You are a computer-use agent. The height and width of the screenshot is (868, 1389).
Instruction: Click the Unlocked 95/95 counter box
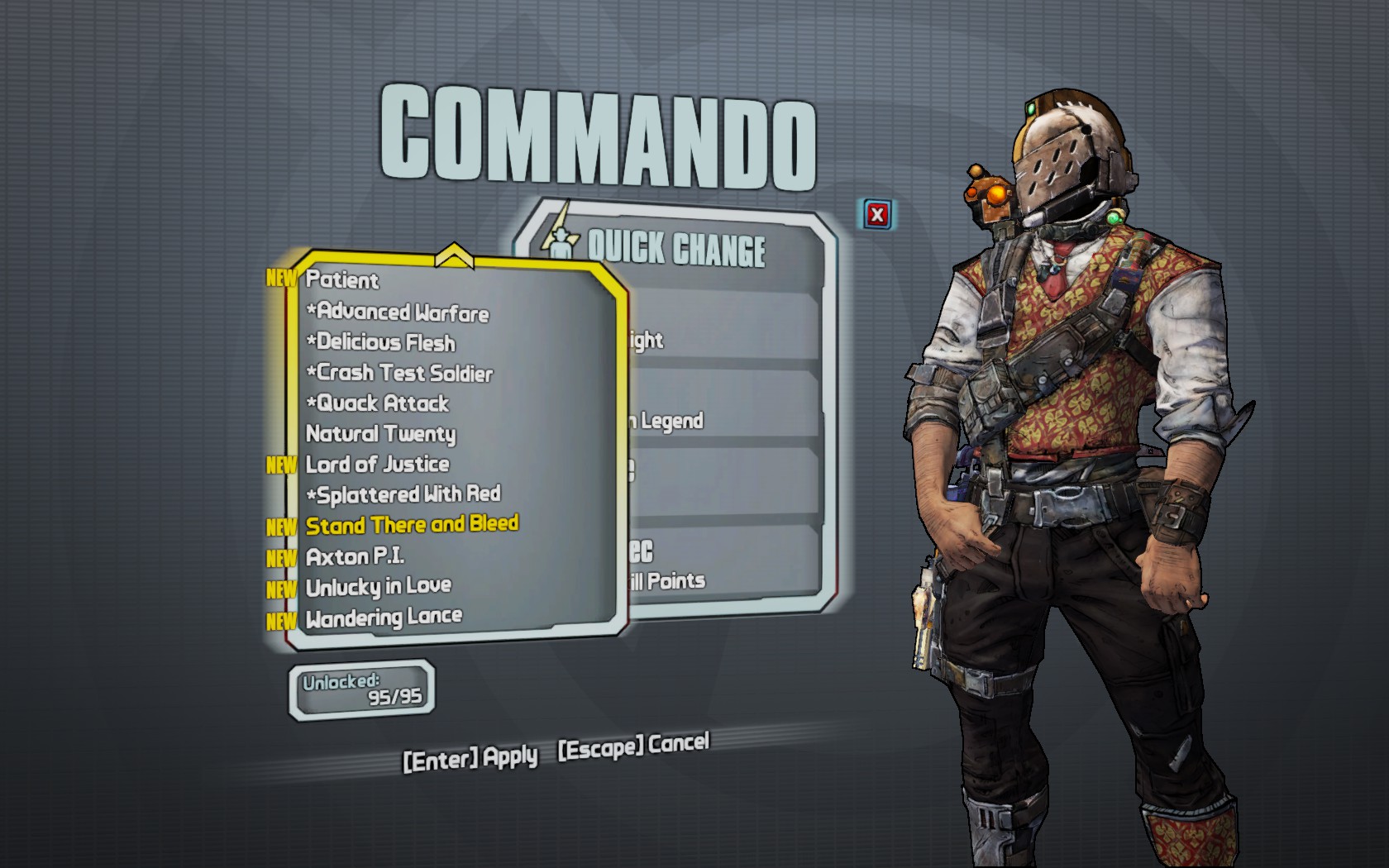point(361,688)
